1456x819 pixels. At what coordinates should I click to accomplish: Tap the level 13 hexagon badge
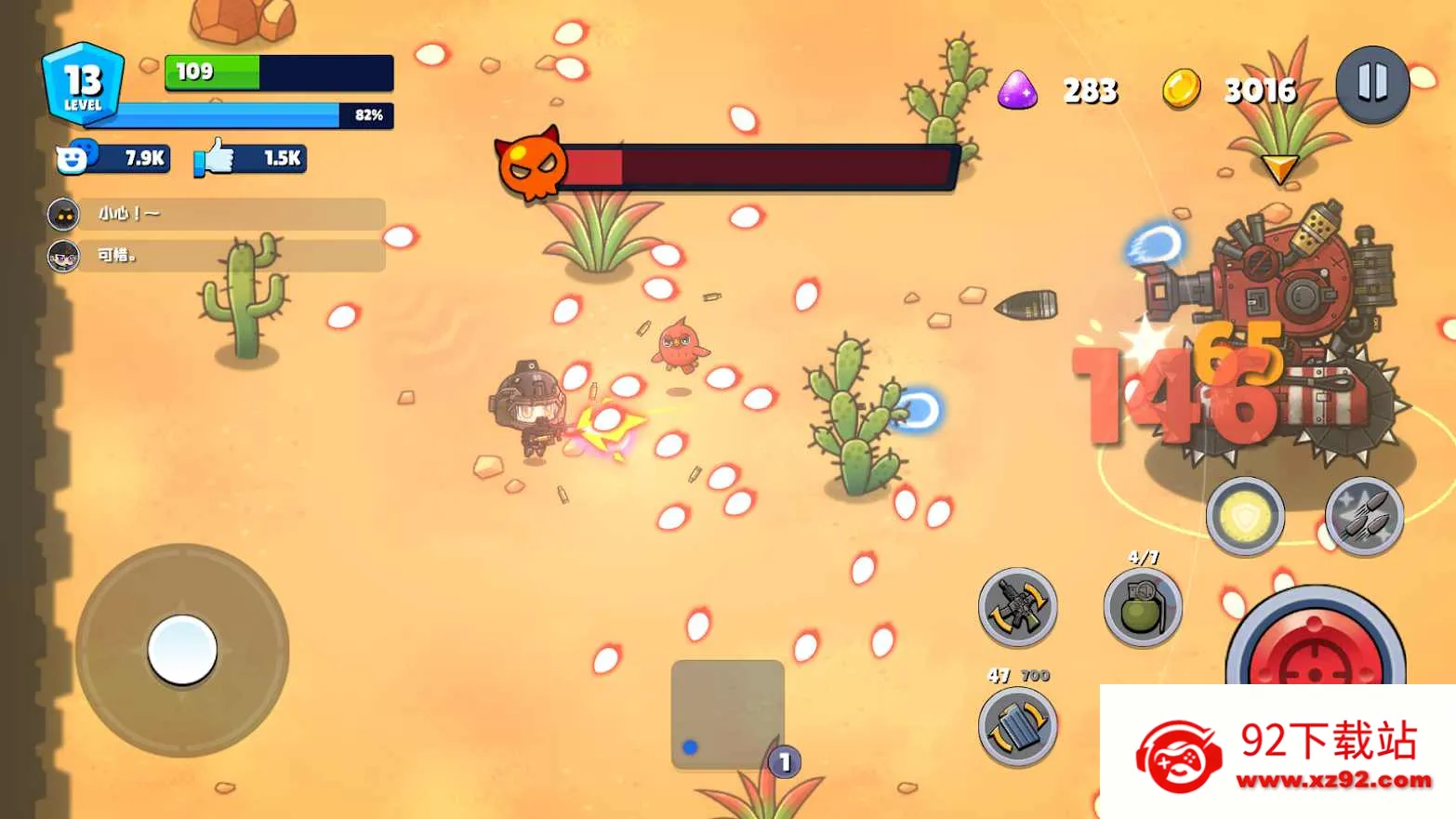tap(83, 84)
